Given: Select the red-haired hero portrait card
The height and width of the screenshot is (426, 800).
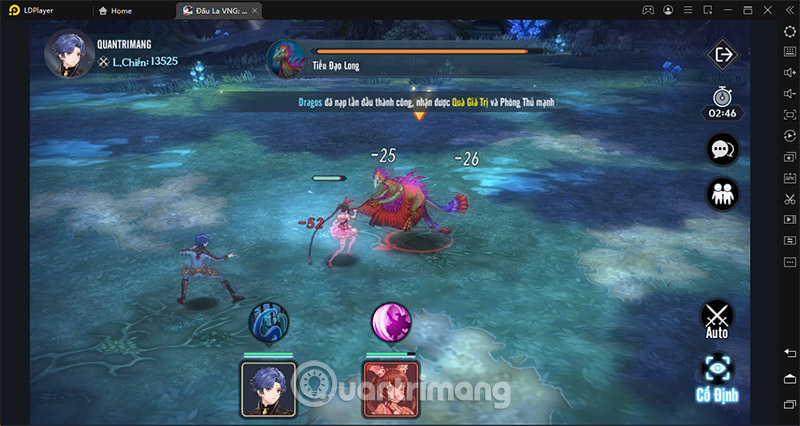Looking at the screenshot, I should pyautogui.click(x=392, y=388).
